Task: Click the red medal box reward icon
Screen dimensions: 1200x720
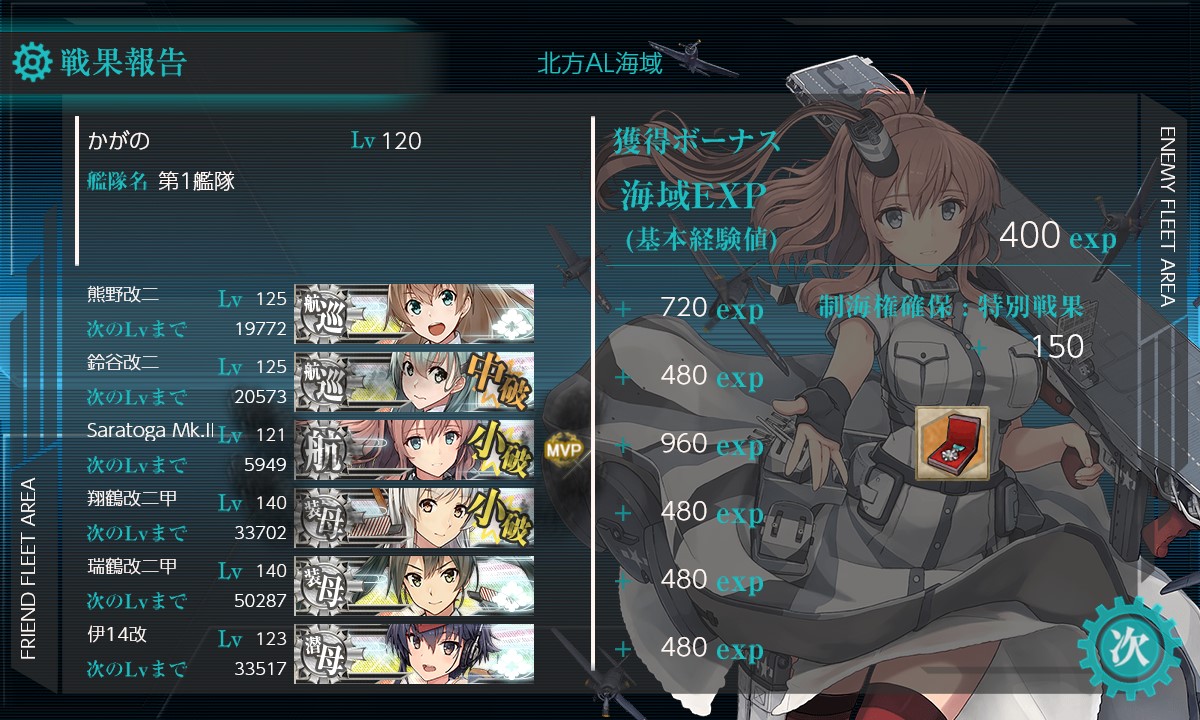Action: click(x=952, y=443)
